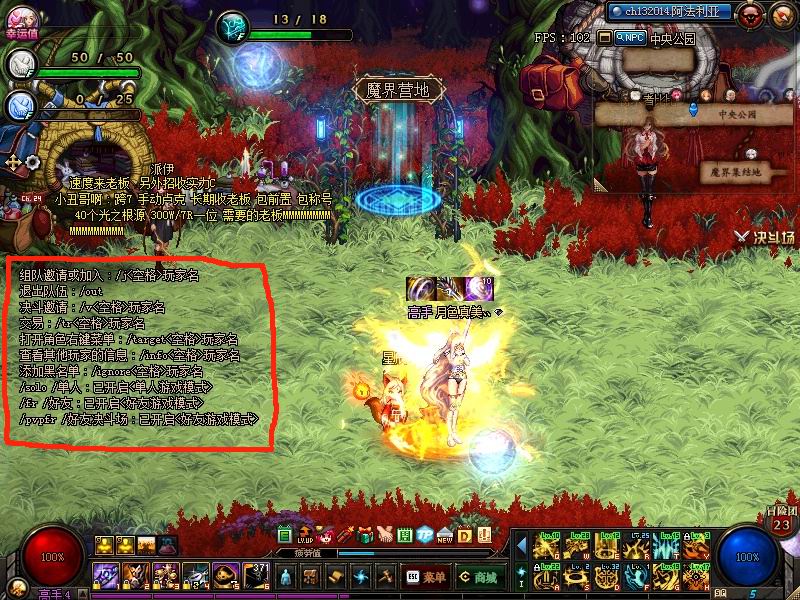Select the channel name ch132014 bar
800x600 pixels.
tap(670, 12)
